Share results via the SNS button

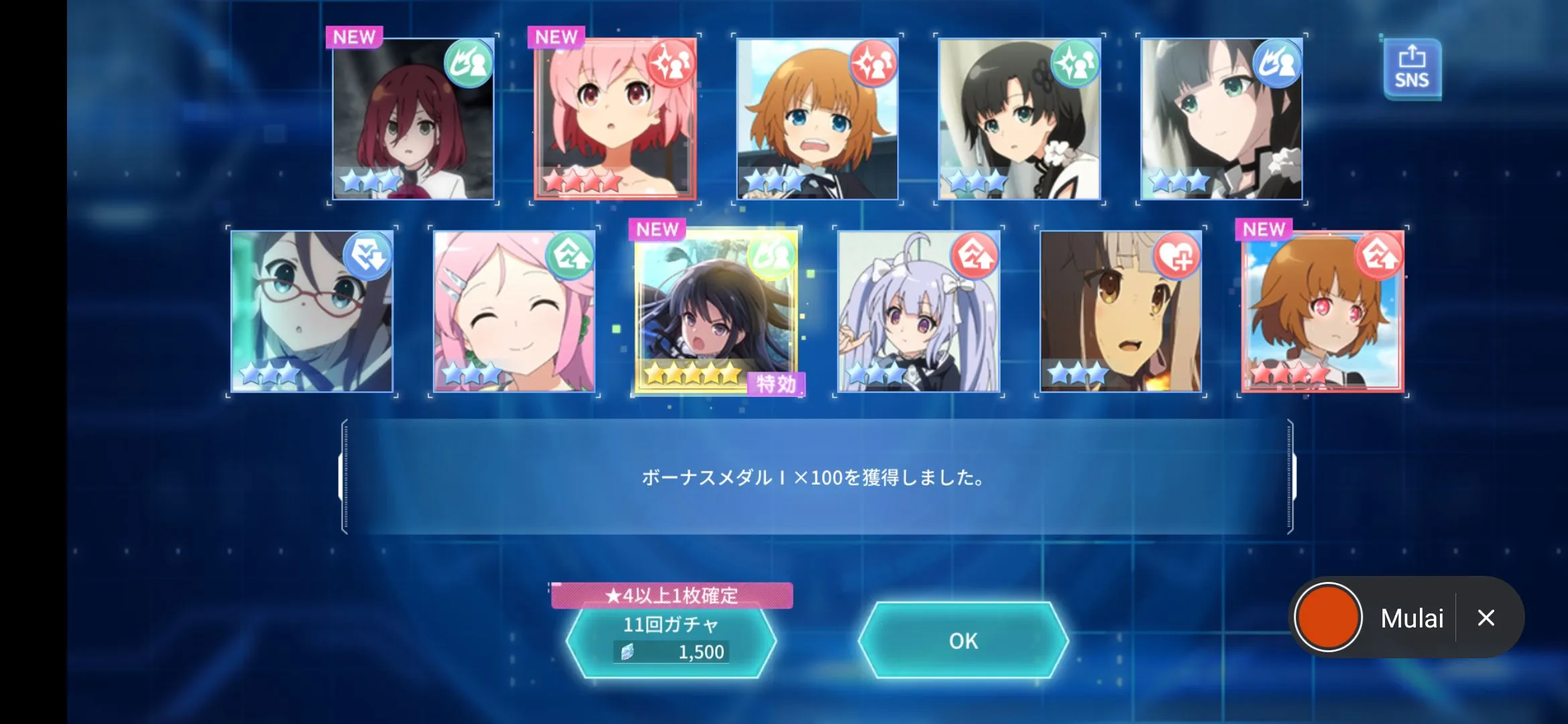click(x=1412, y=69)
